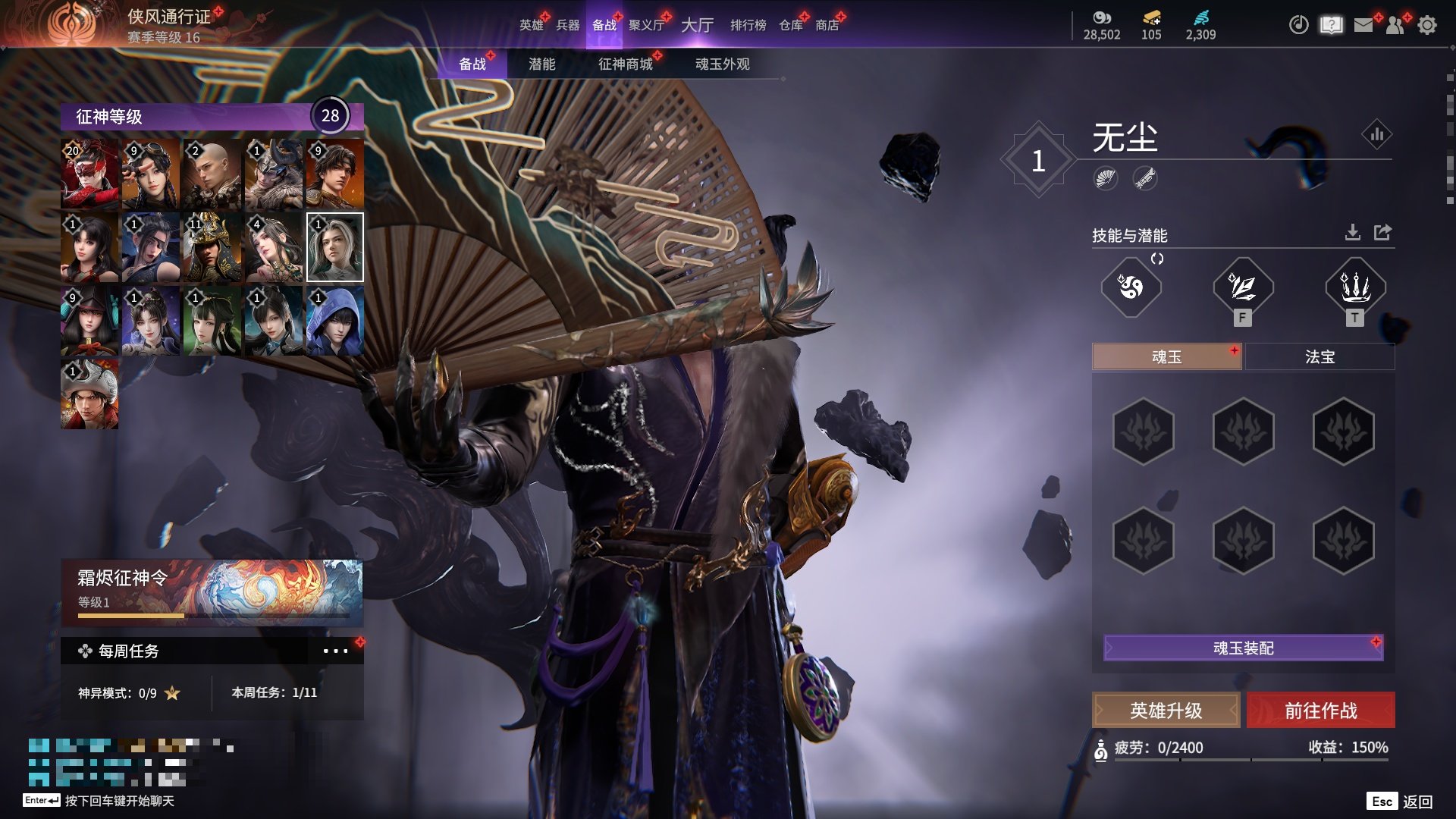This screenshot has height=819, width=1456.
Task: Switch to the 魂玉外观 tab
Action: (x=722, y=64)
